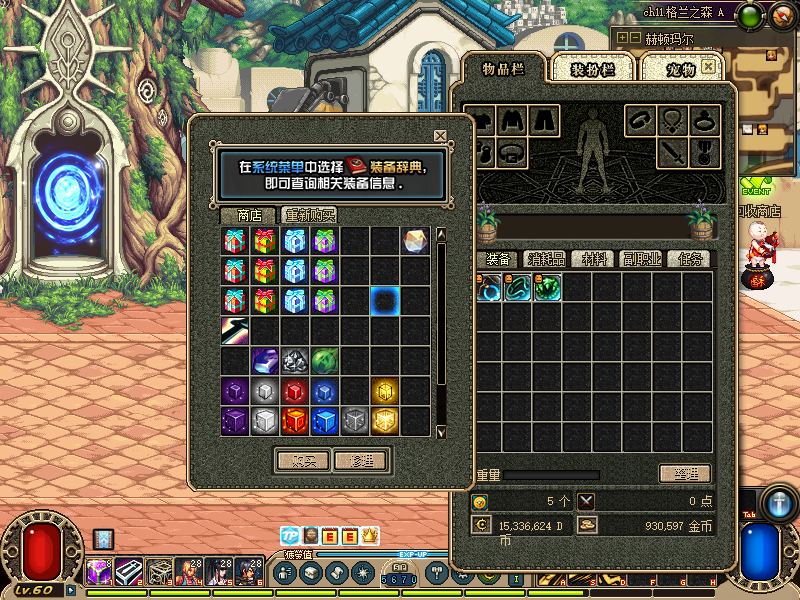Close the inventory window
800x600 pixels.
click(708, 66)
